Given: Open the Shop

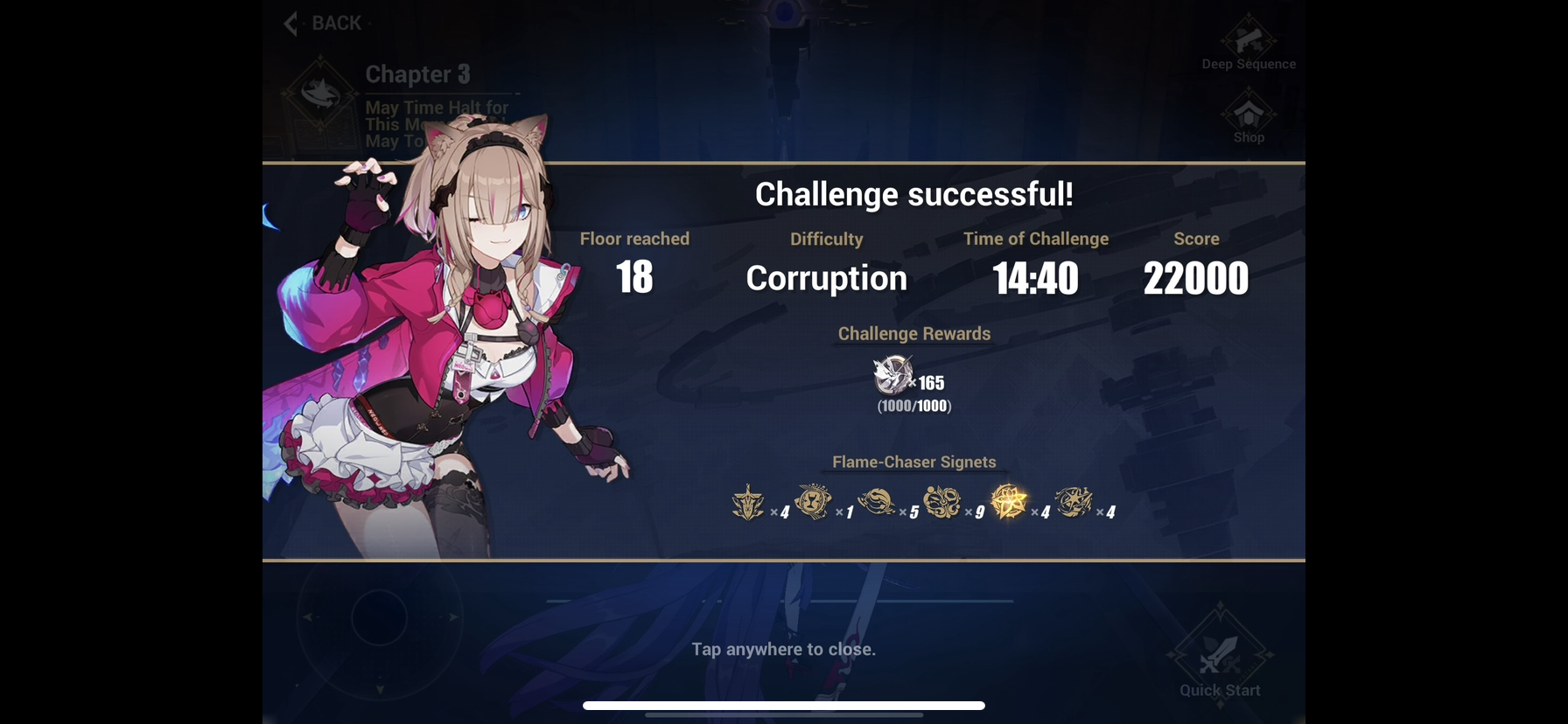Looking at the screenshot, I should click(x=1248, y=115).
